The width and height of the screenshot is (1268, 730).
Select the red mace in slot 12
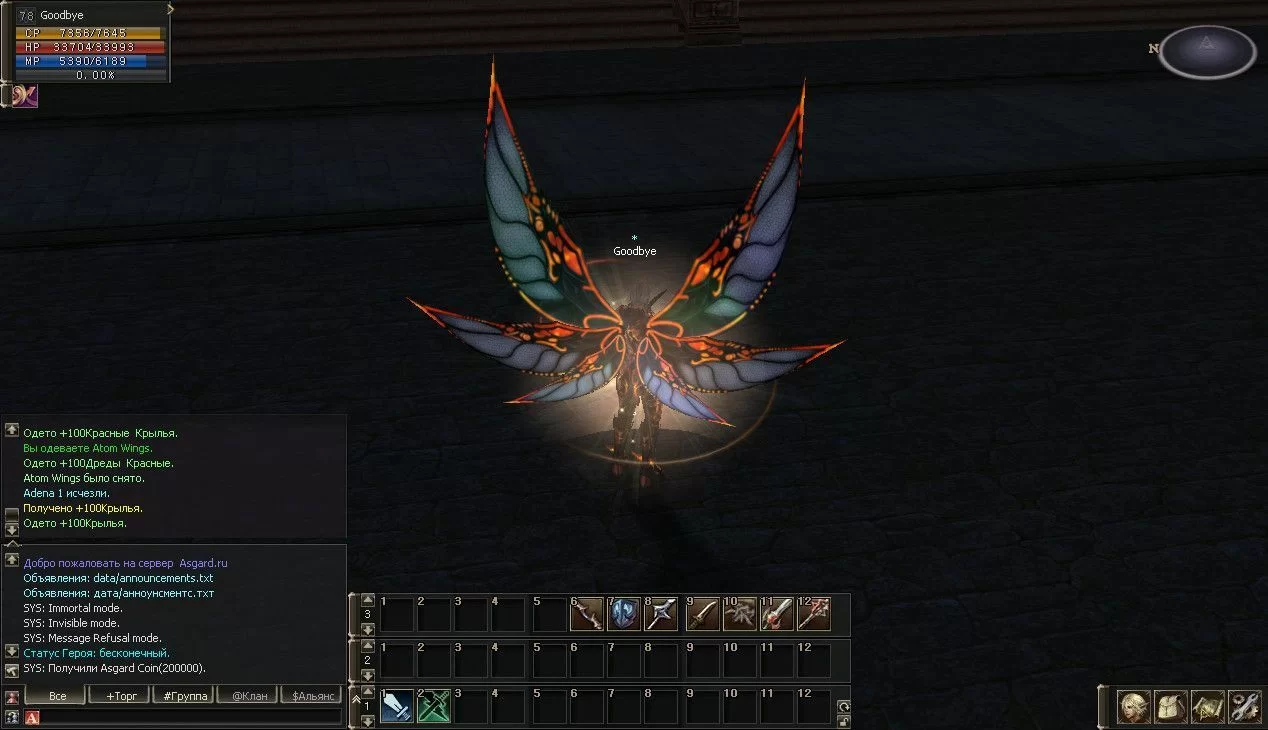[x=814, y=614]
